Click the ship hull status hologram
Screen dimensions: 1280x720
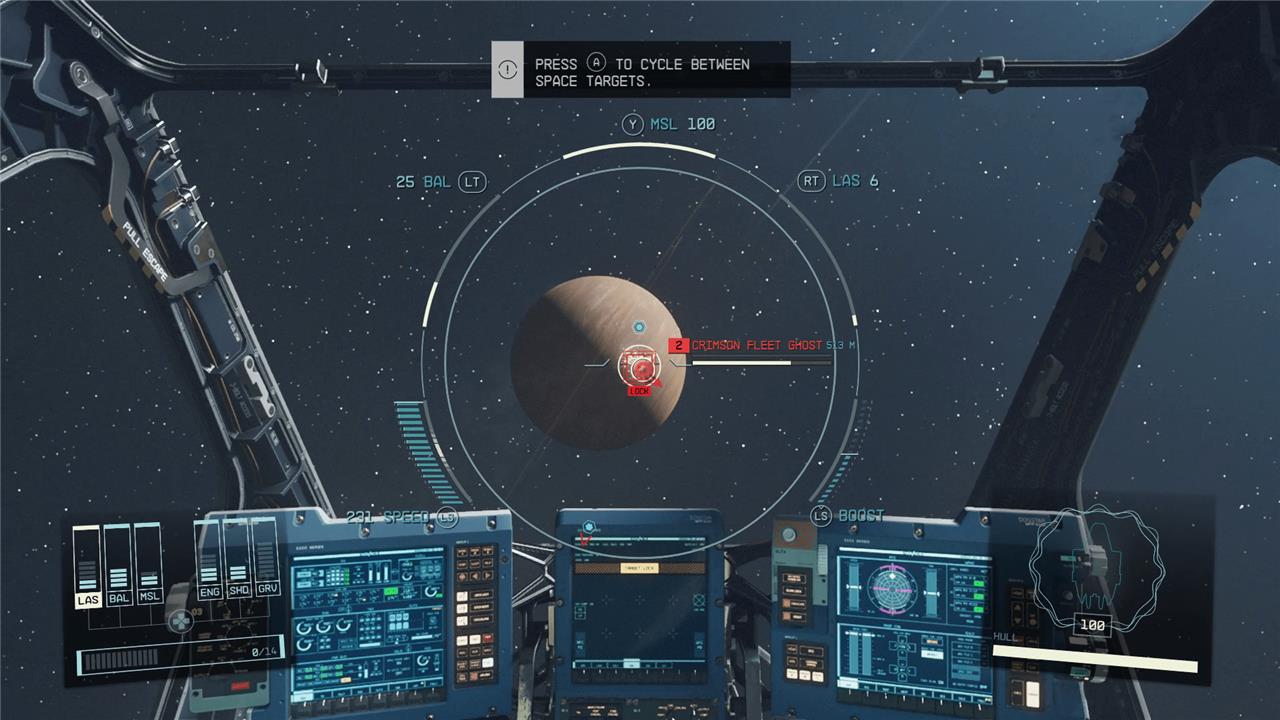[1095, 568]
